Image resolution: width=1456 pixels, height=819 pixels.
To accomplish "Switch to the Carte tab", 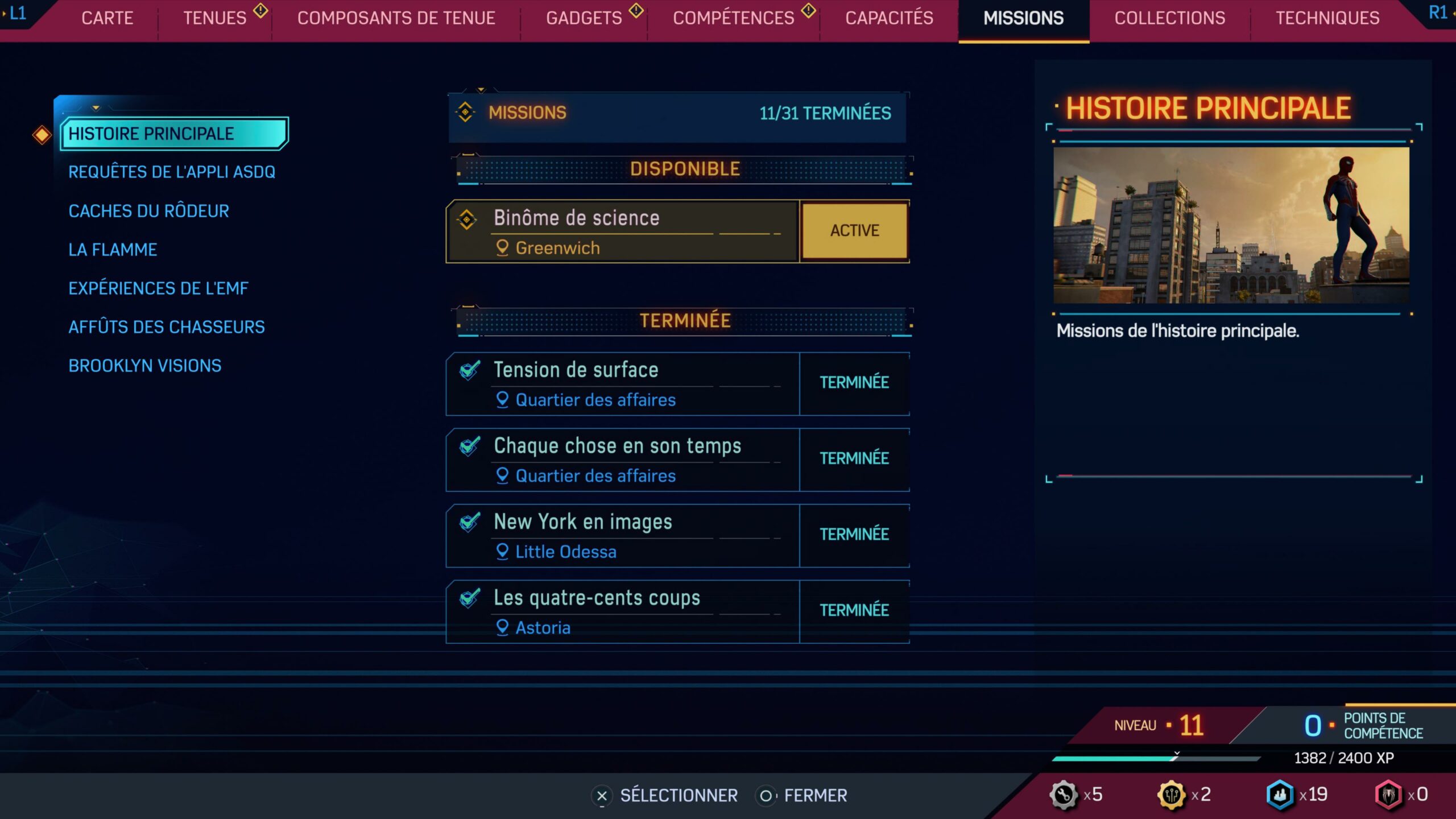I will (107, 18).
